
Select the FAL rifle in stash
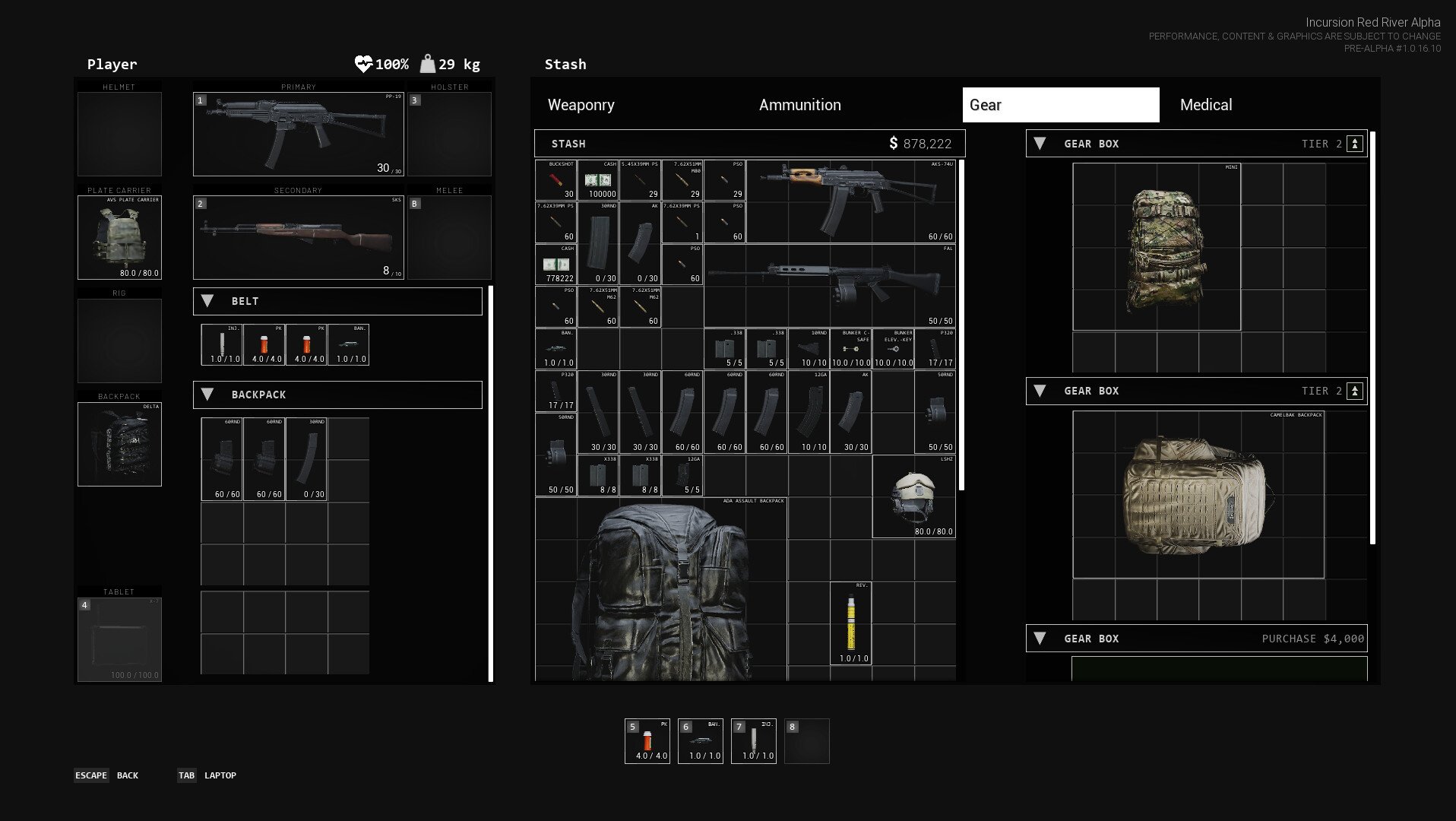(828, 286)
